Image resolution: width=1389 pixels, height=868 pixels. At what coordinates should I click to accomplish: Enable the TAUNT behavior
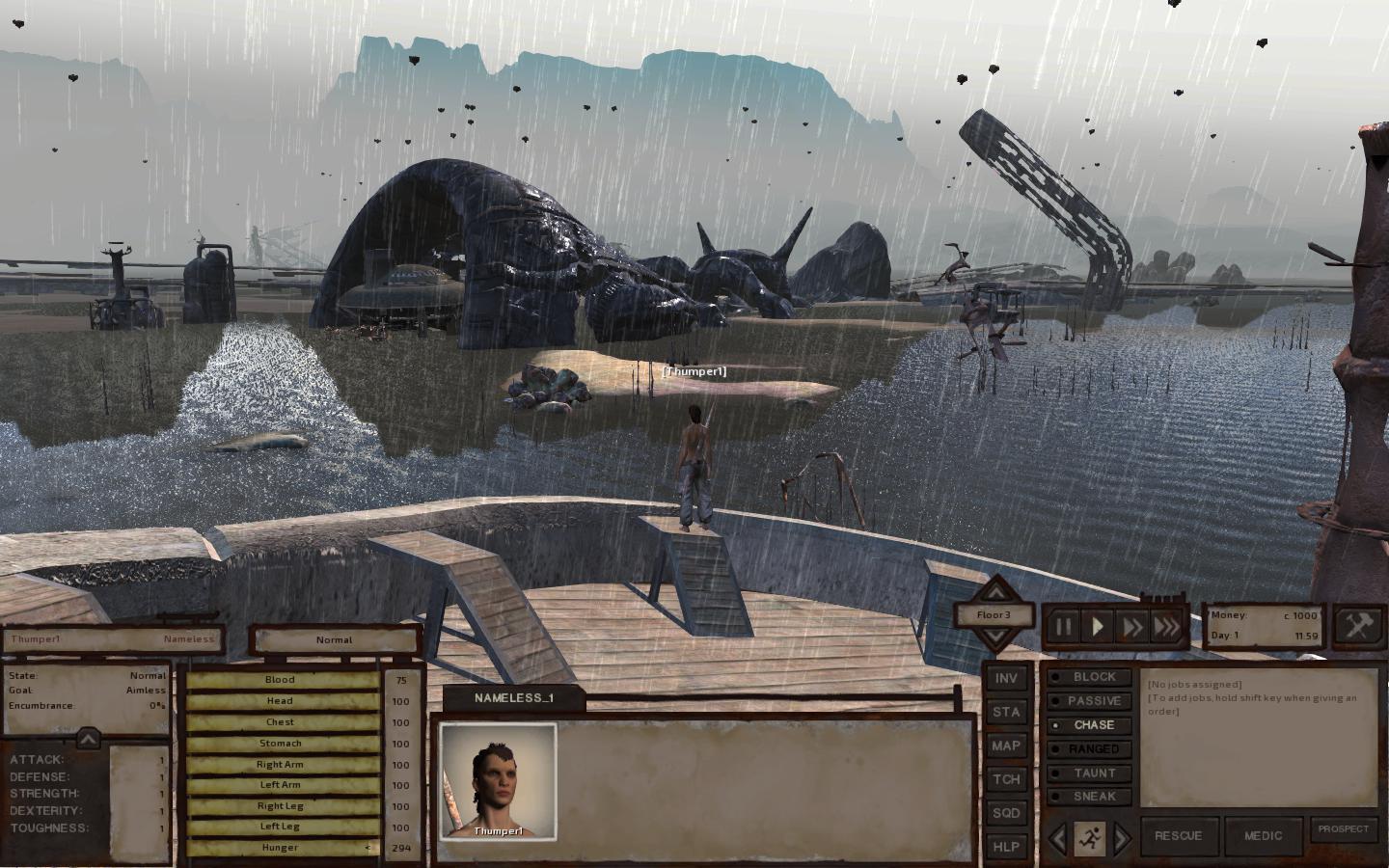(1090, 773)
